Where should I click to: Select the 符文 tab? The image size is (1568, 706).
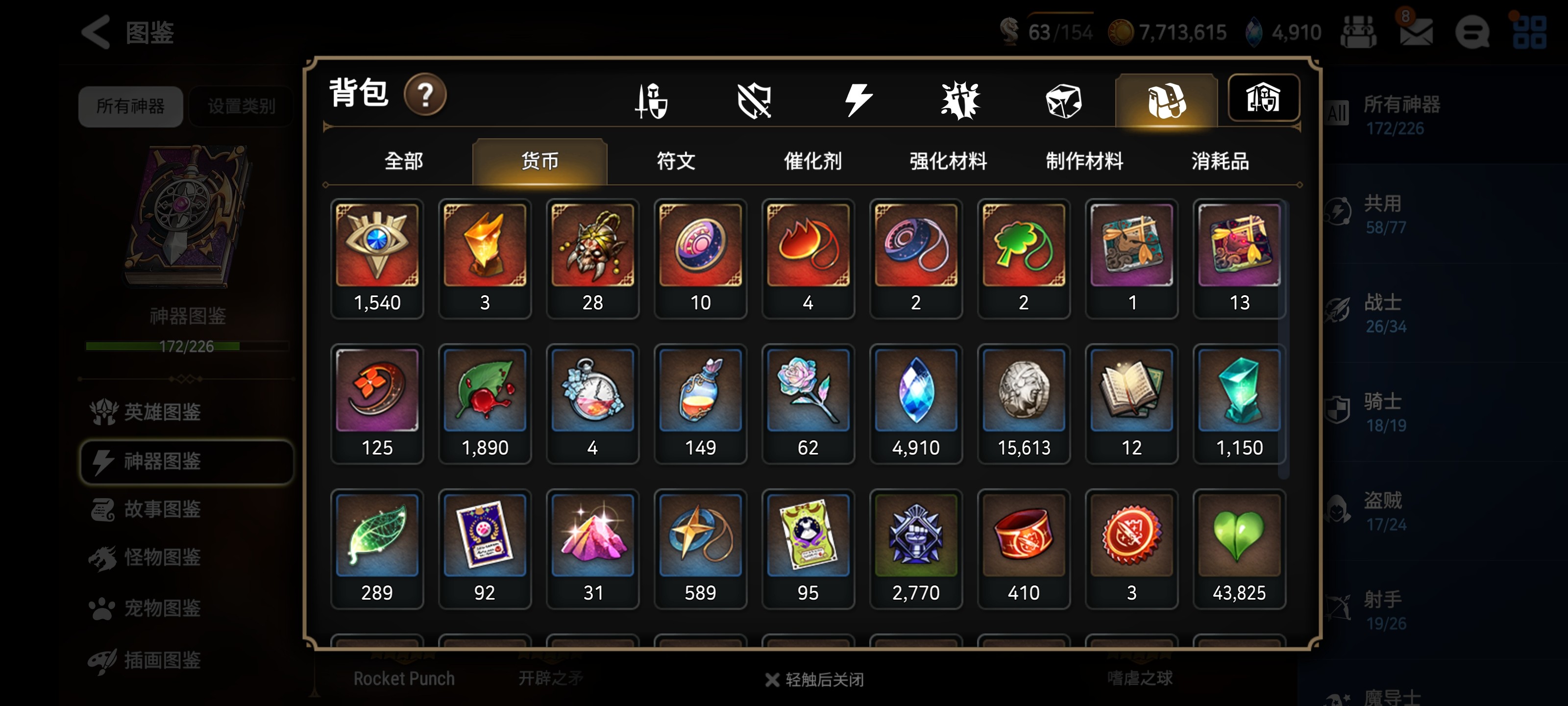pos(675,161)
